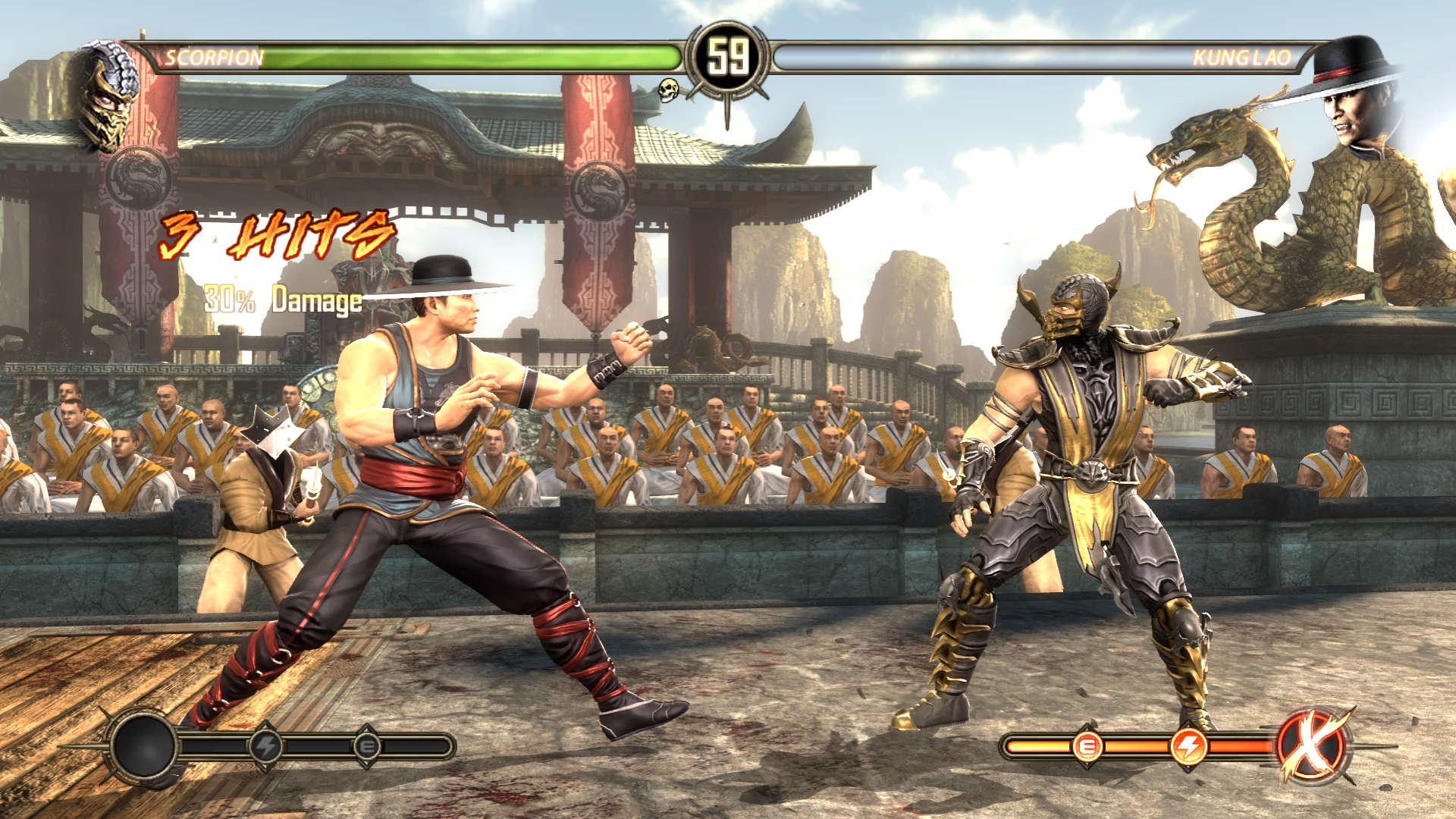Click the skull round-win marker
1456x819 pixels.
[x=668, y=89]
